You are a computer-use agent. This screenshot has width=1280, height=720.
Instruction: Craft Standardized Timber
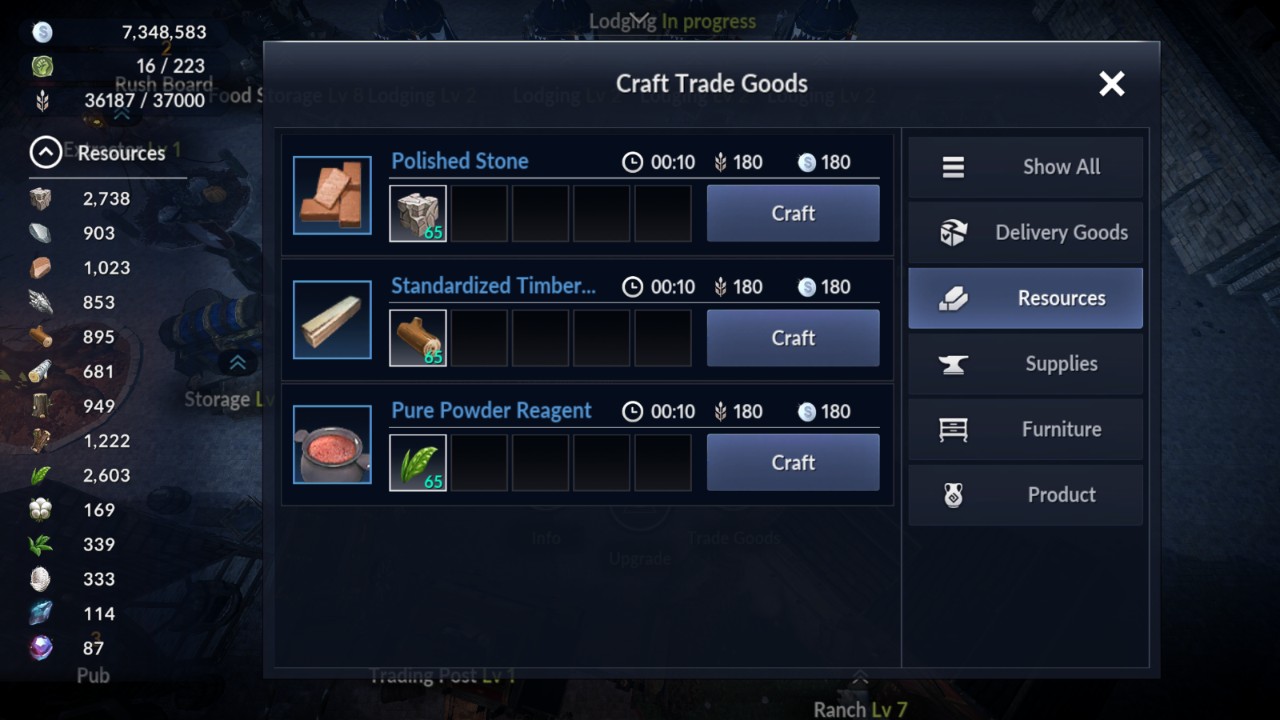point(793,338)
